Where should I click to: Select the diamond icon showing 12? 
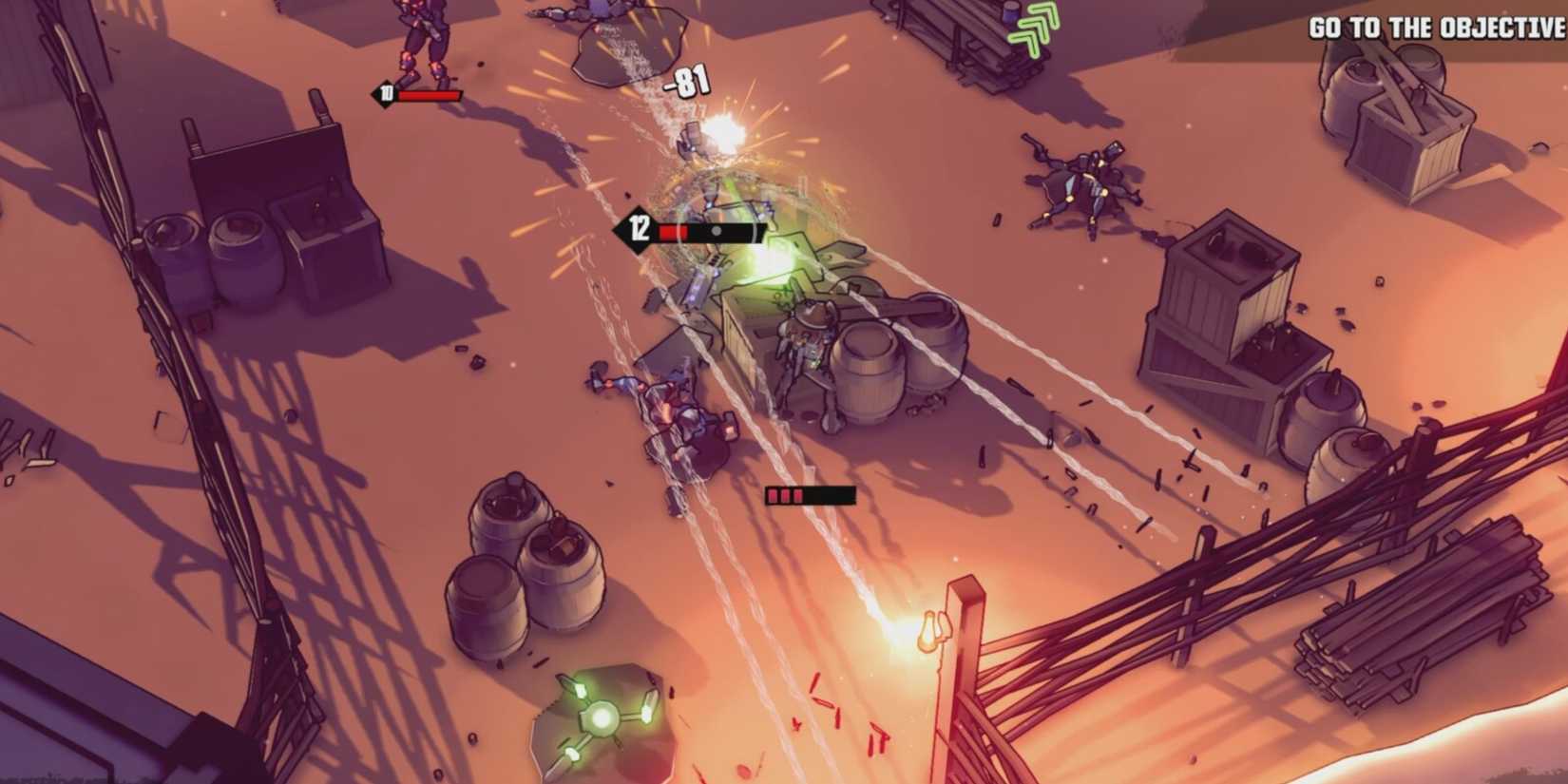(639, 228)
